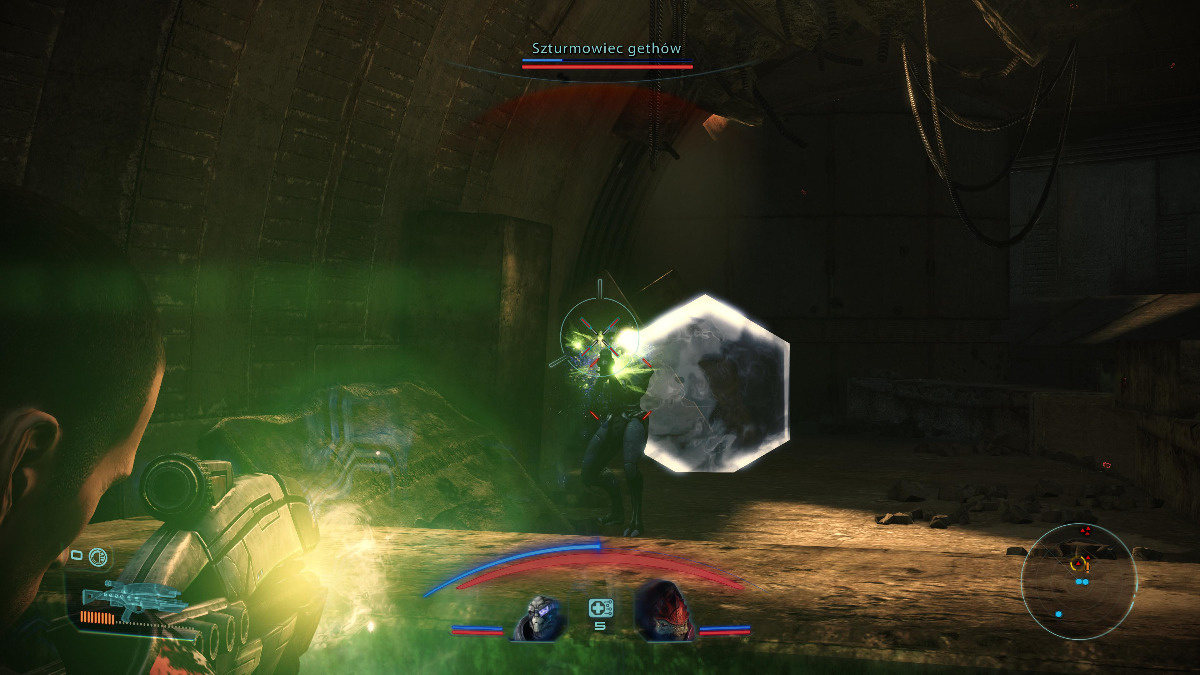The image size is (1200, 675).
Task: Use the medi-gel first aid icon
Action: click(600, 607)
